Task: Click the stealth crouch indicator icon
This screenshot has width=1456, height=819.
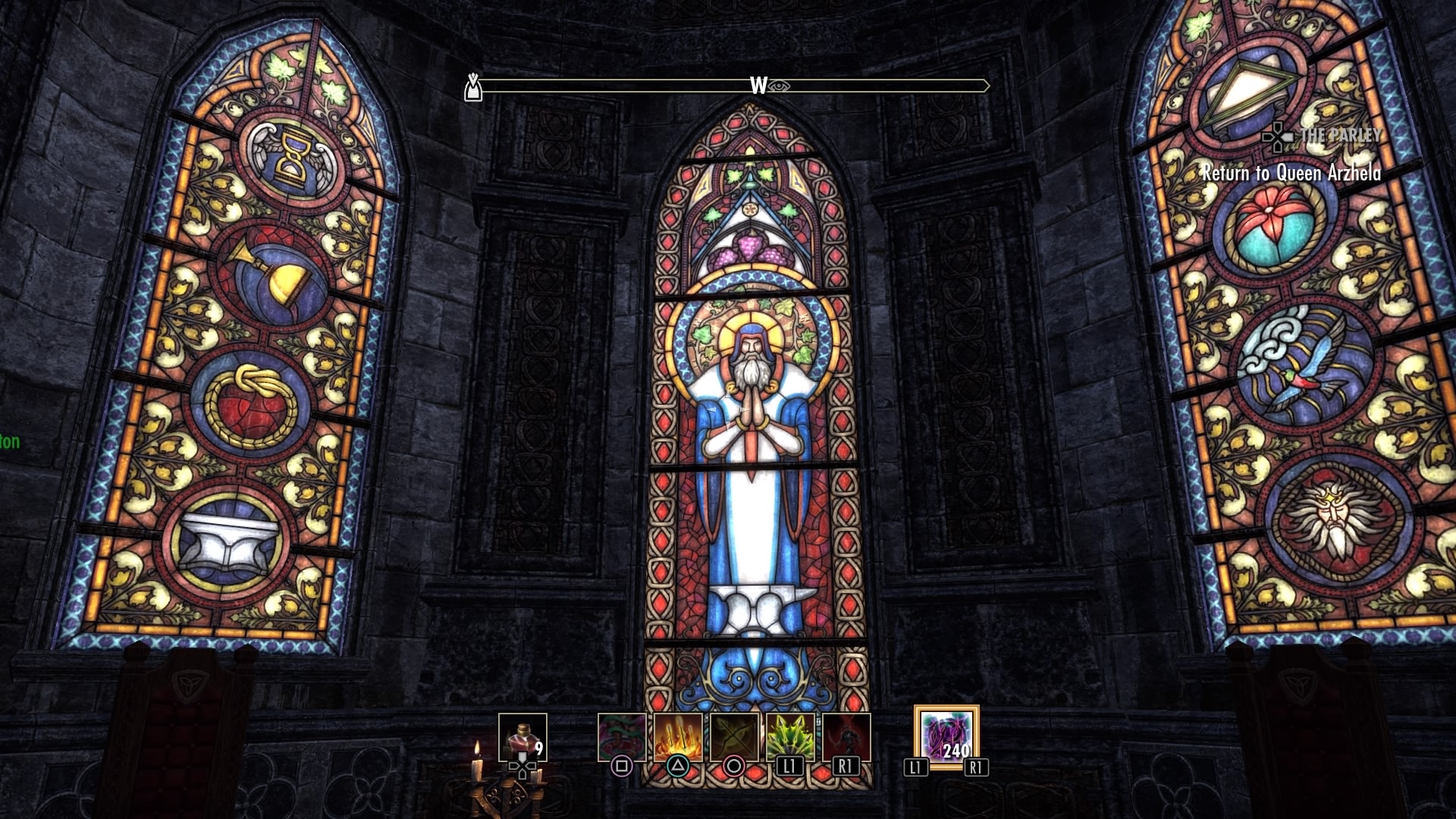Action: 473,86
